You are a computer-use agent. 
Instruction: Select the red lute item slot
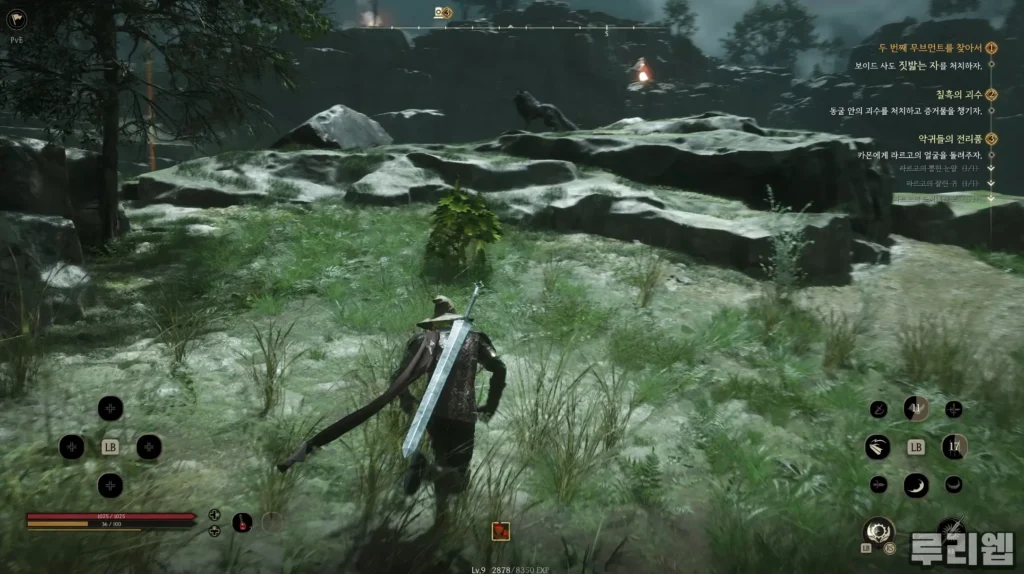point(242,521)
